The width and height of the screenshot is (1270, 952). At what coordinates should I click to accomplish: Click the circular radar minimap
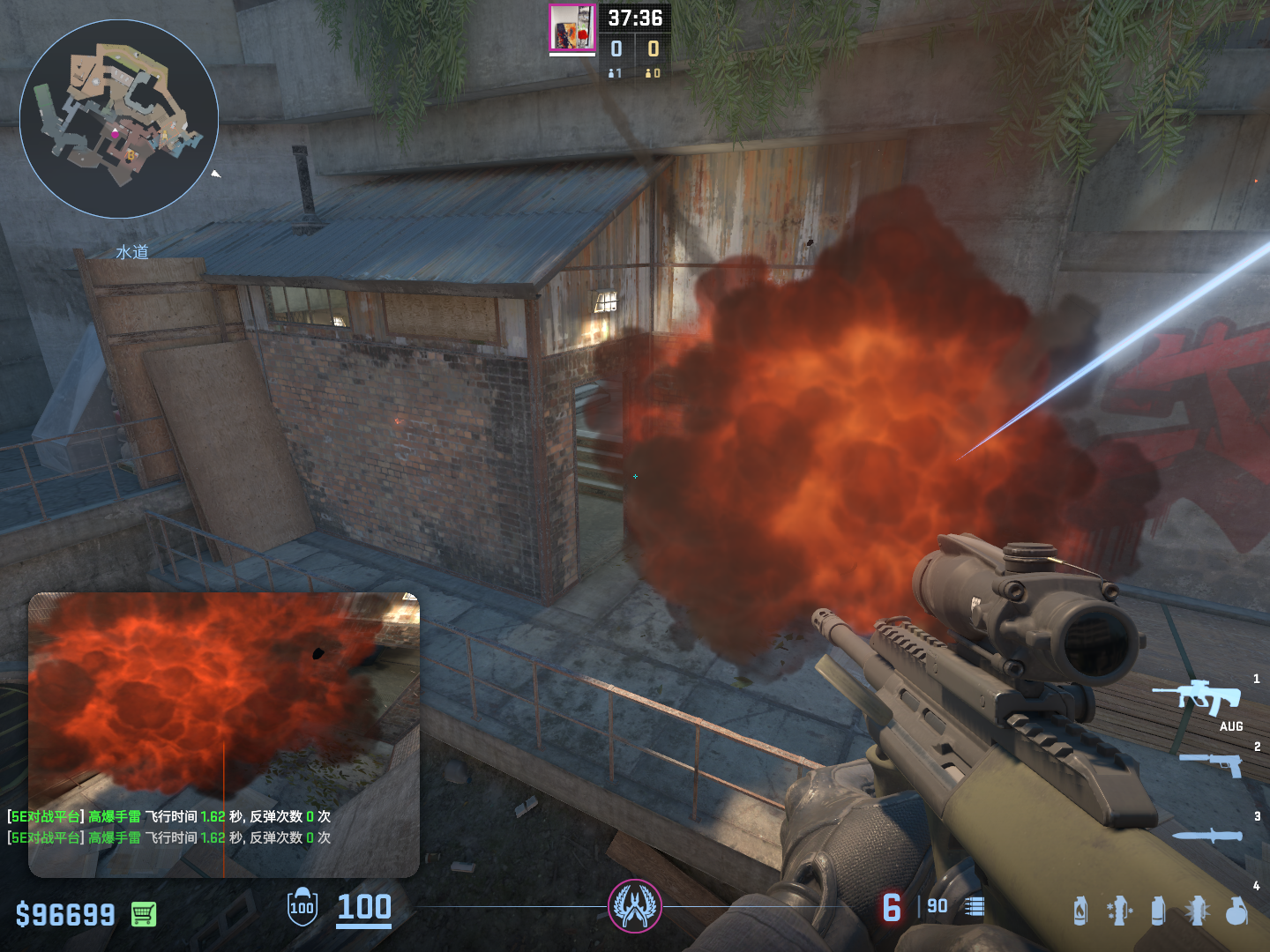119,119
